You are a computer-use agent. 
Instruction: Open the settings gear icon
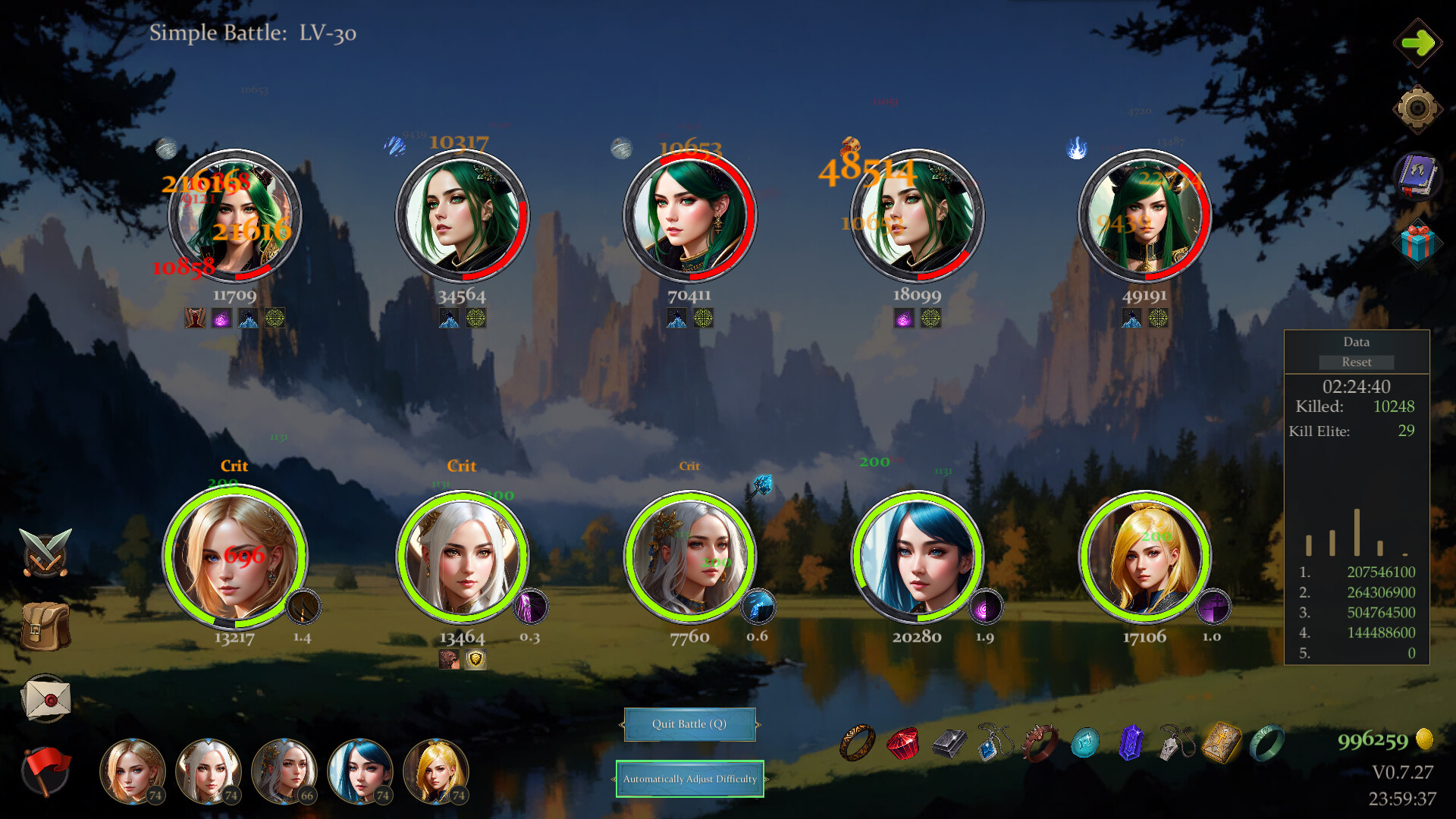1420,106
